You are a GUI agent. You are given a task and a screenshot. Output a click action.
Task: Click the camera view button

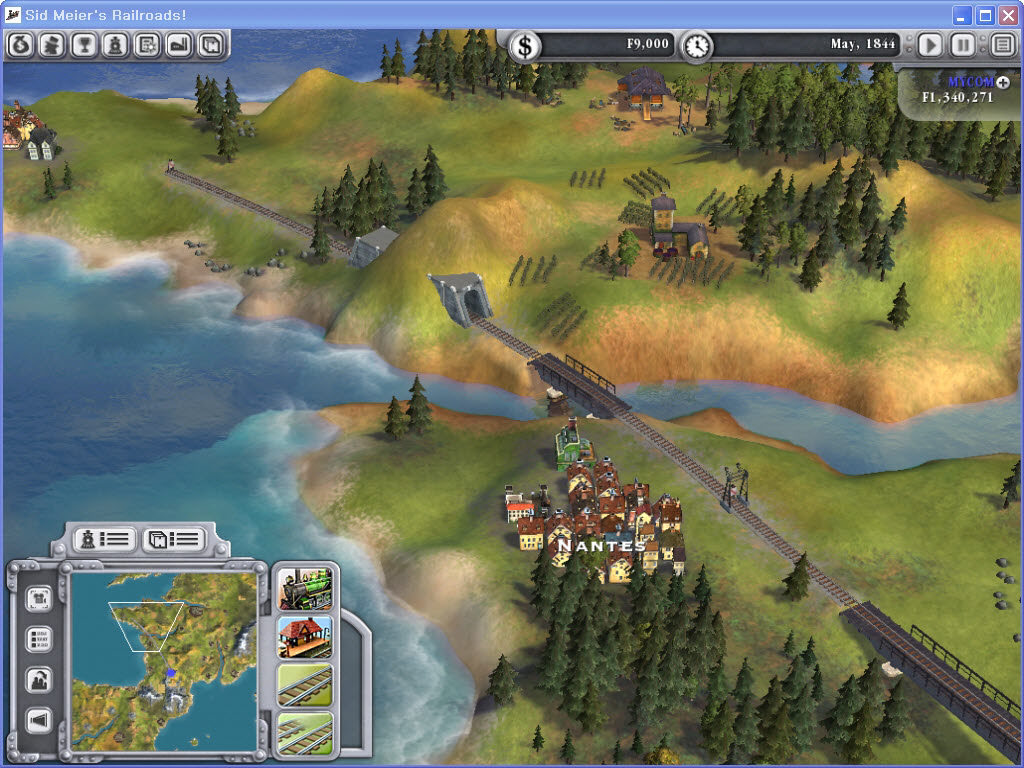coord(39,598)
